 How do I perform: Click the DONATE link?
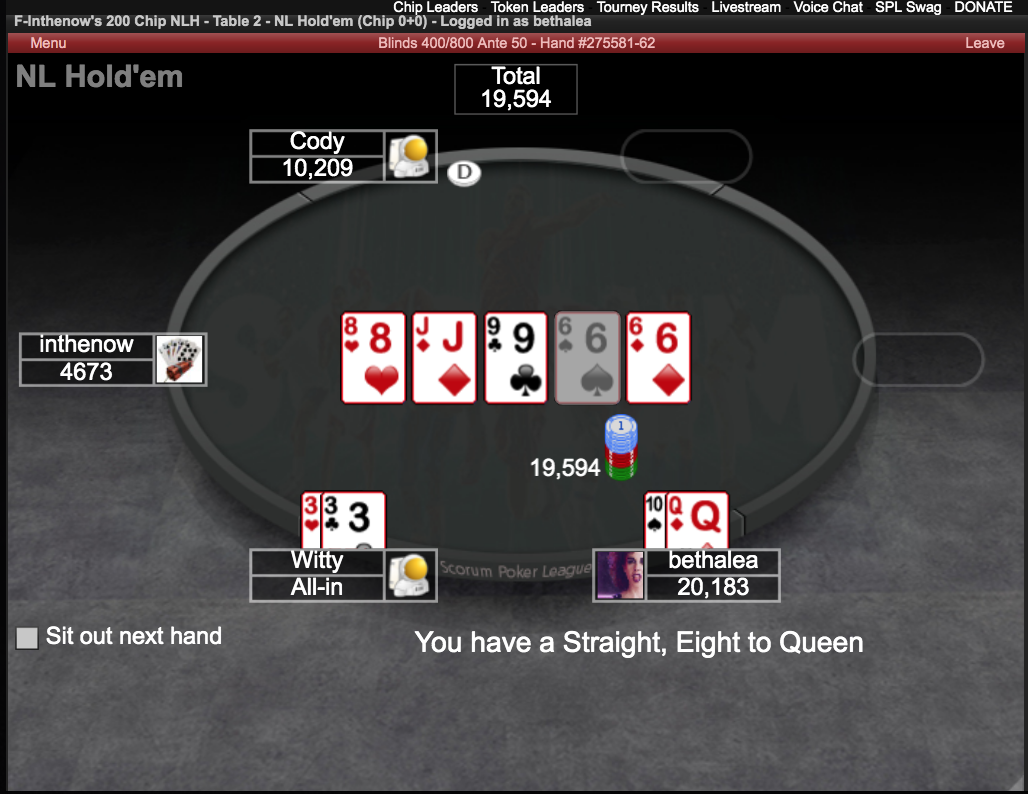[x=983, y=7]
